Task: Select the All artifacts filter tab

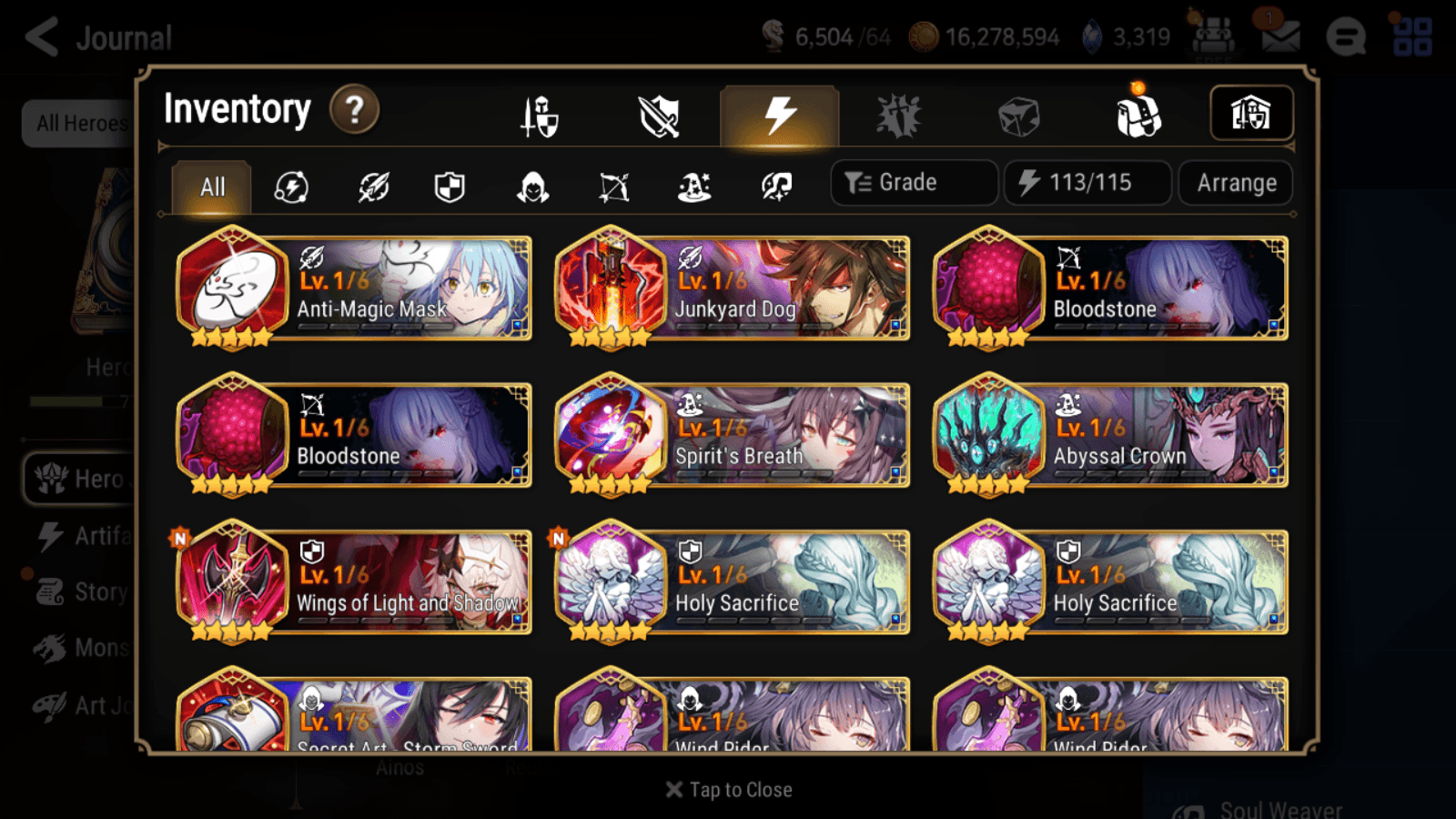Action: [x=211, y=187]
